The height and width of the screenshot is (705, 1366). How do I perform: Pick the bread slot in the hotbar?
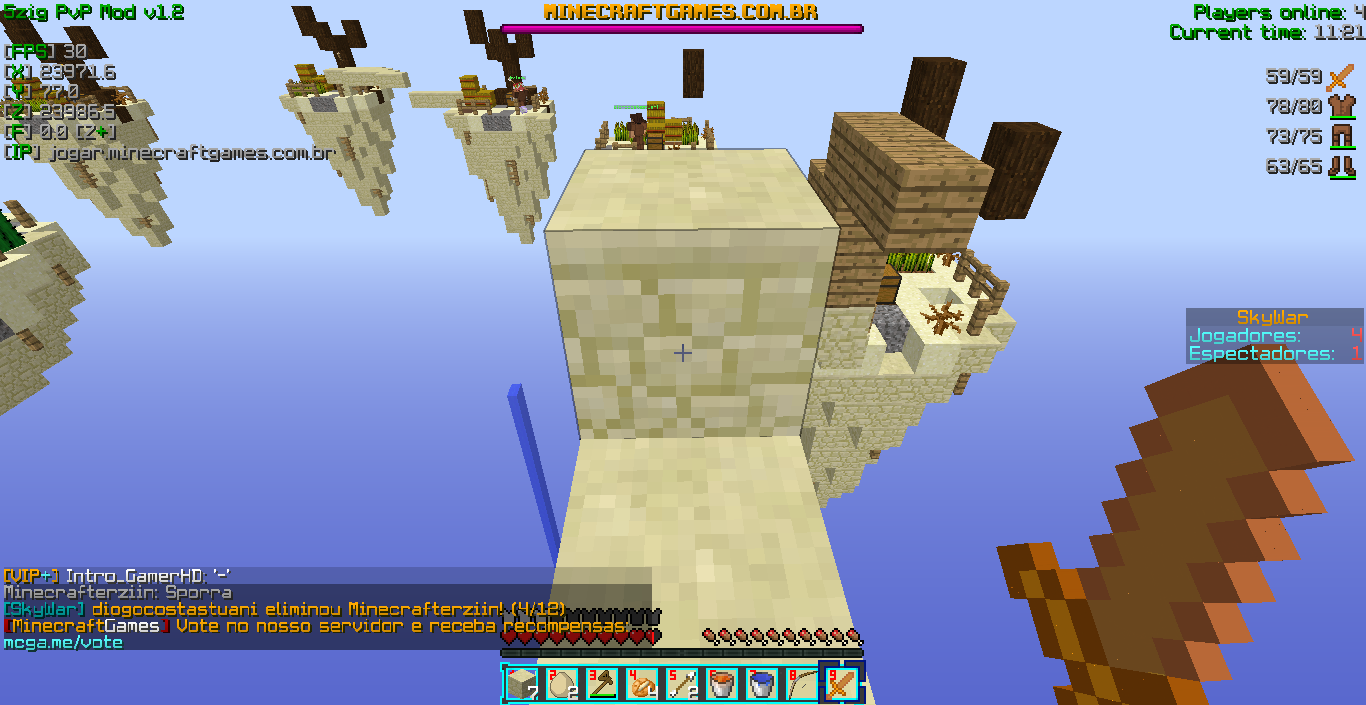(x=642, y=685)
